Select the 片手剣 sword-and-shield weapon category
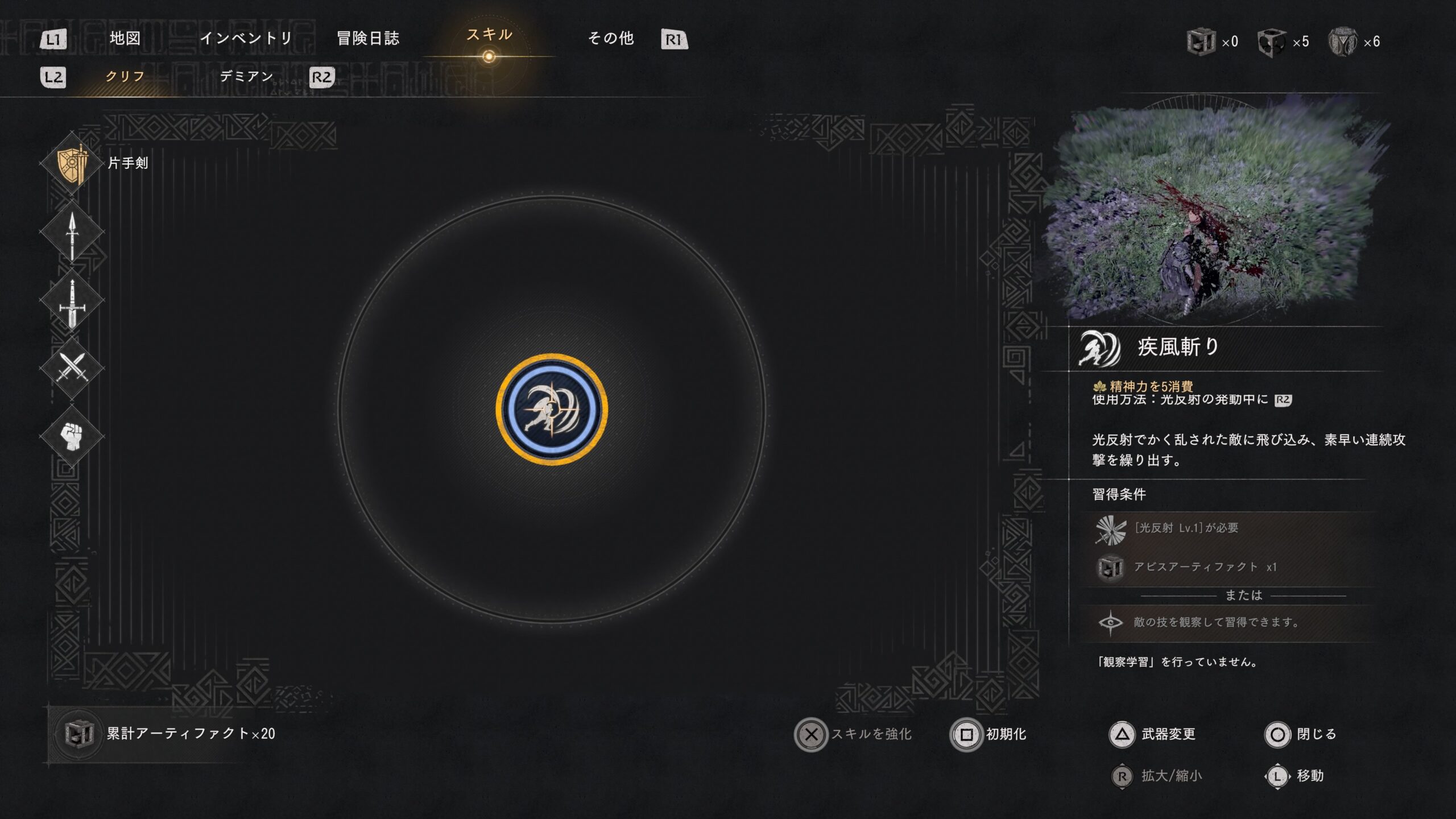 pos(72,164)
